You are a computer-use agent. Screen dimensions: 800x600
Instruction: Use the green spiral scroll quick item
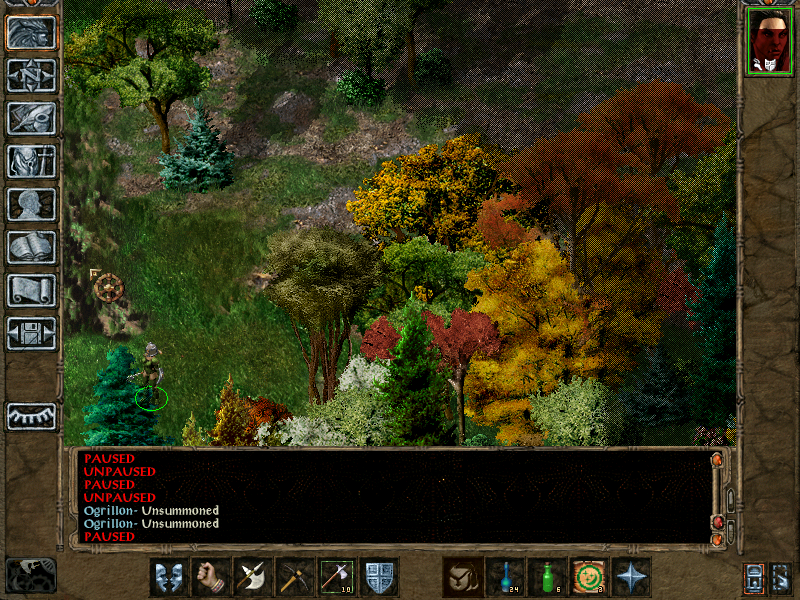pos(589,577)
